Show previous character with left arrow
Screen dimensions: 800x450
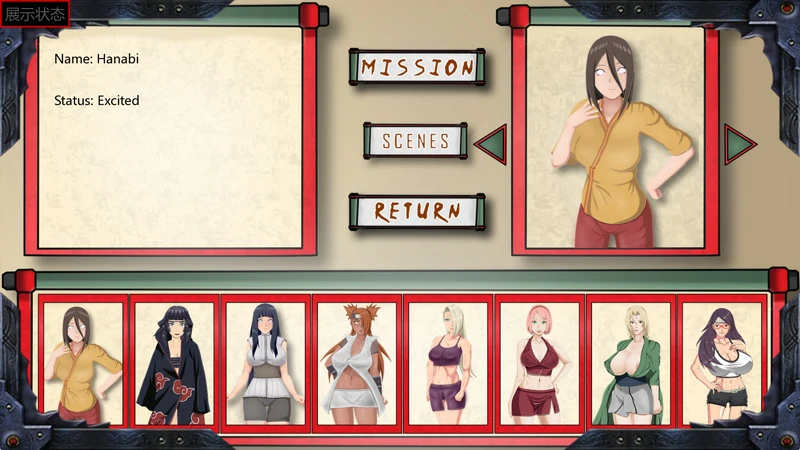tap(490, 143)
